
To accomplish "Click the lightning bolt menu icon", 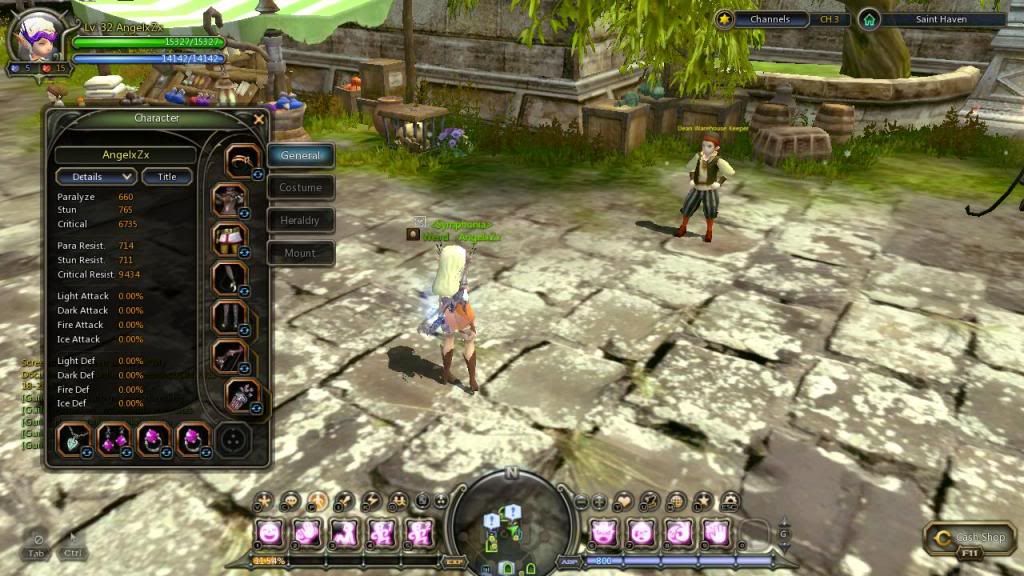I will click(370, 500).
